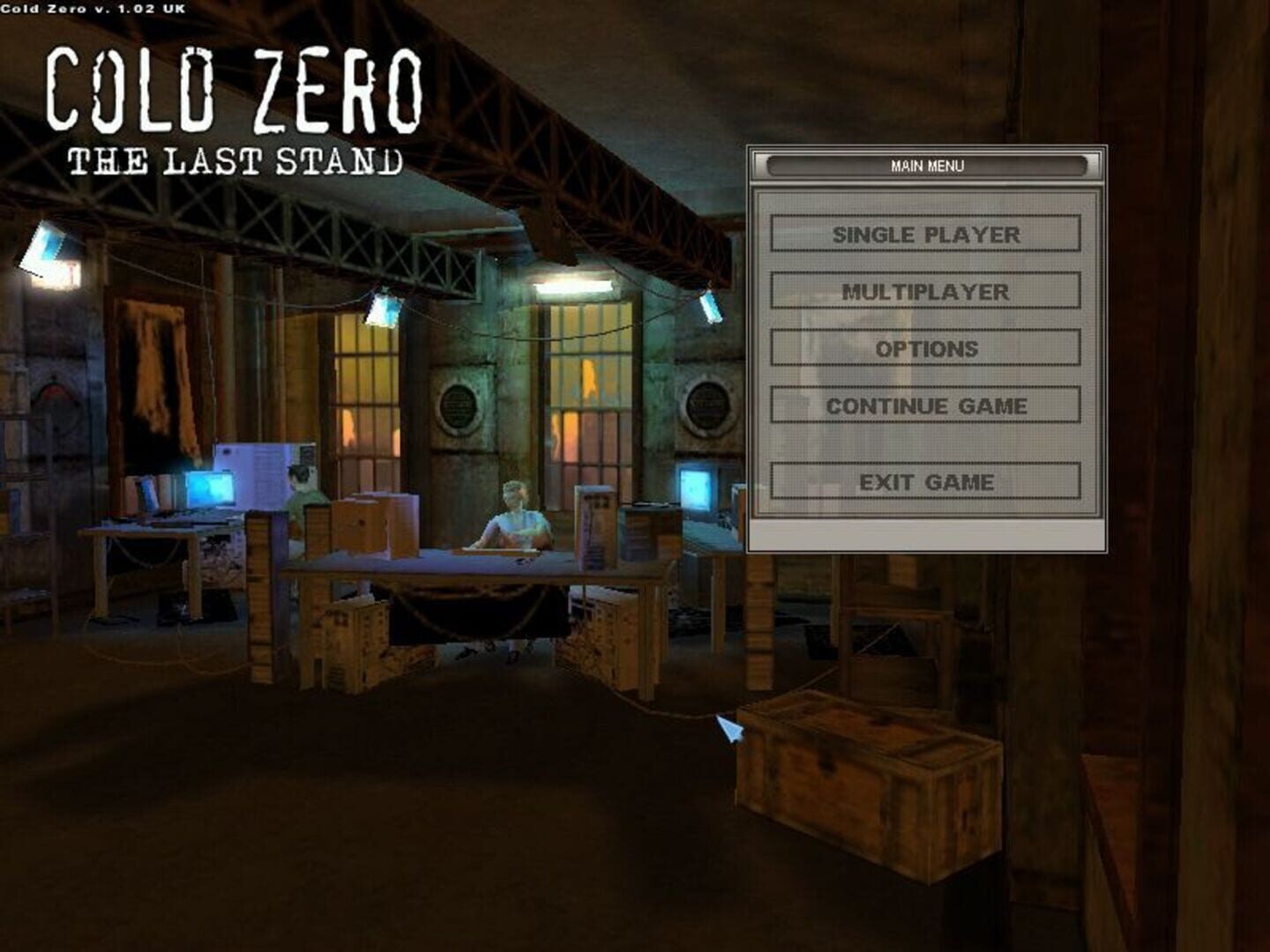Select Single Player from the main menu
This screenshot has height=952, width=1270.
(928, 235)
